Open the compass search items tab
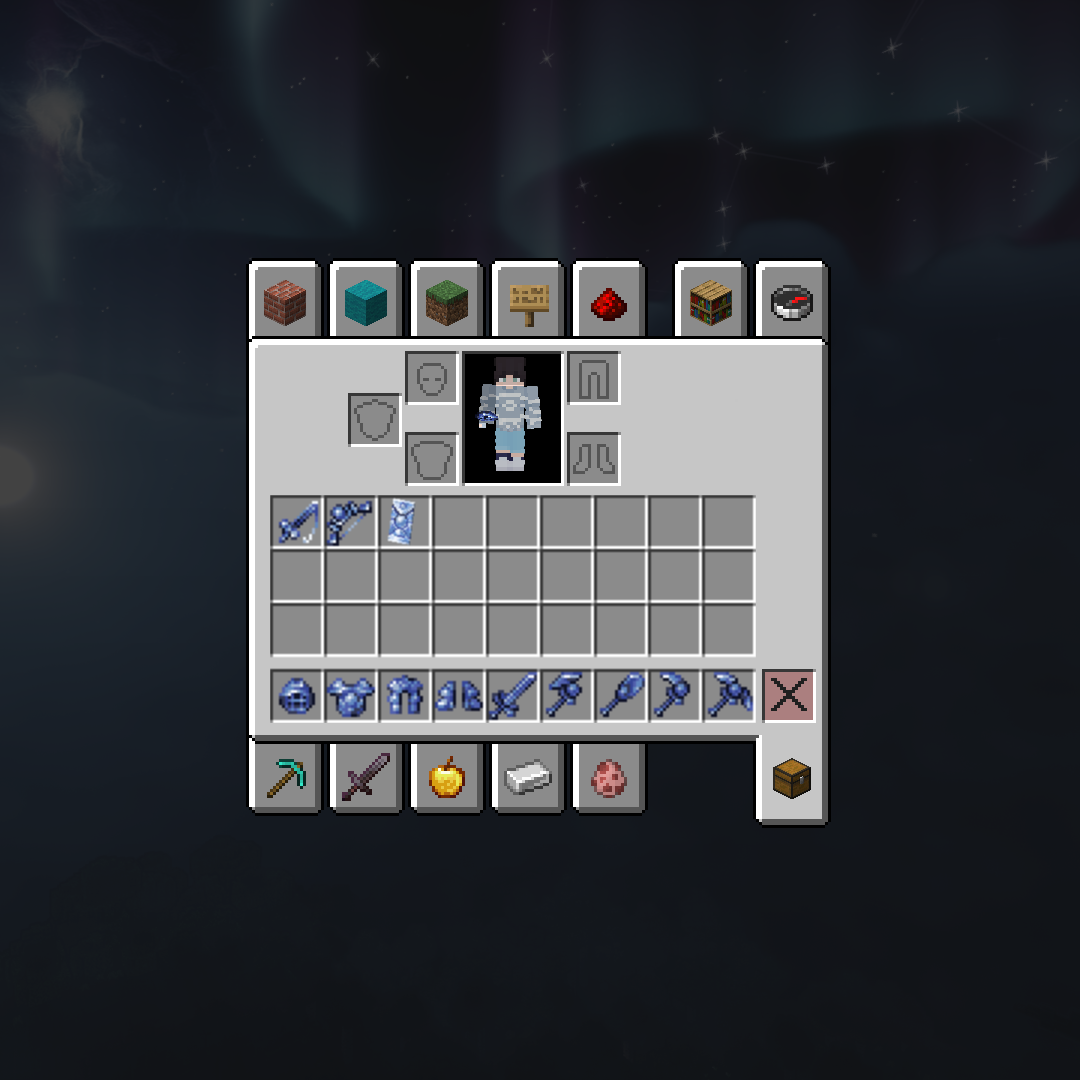 pos(792,302)
